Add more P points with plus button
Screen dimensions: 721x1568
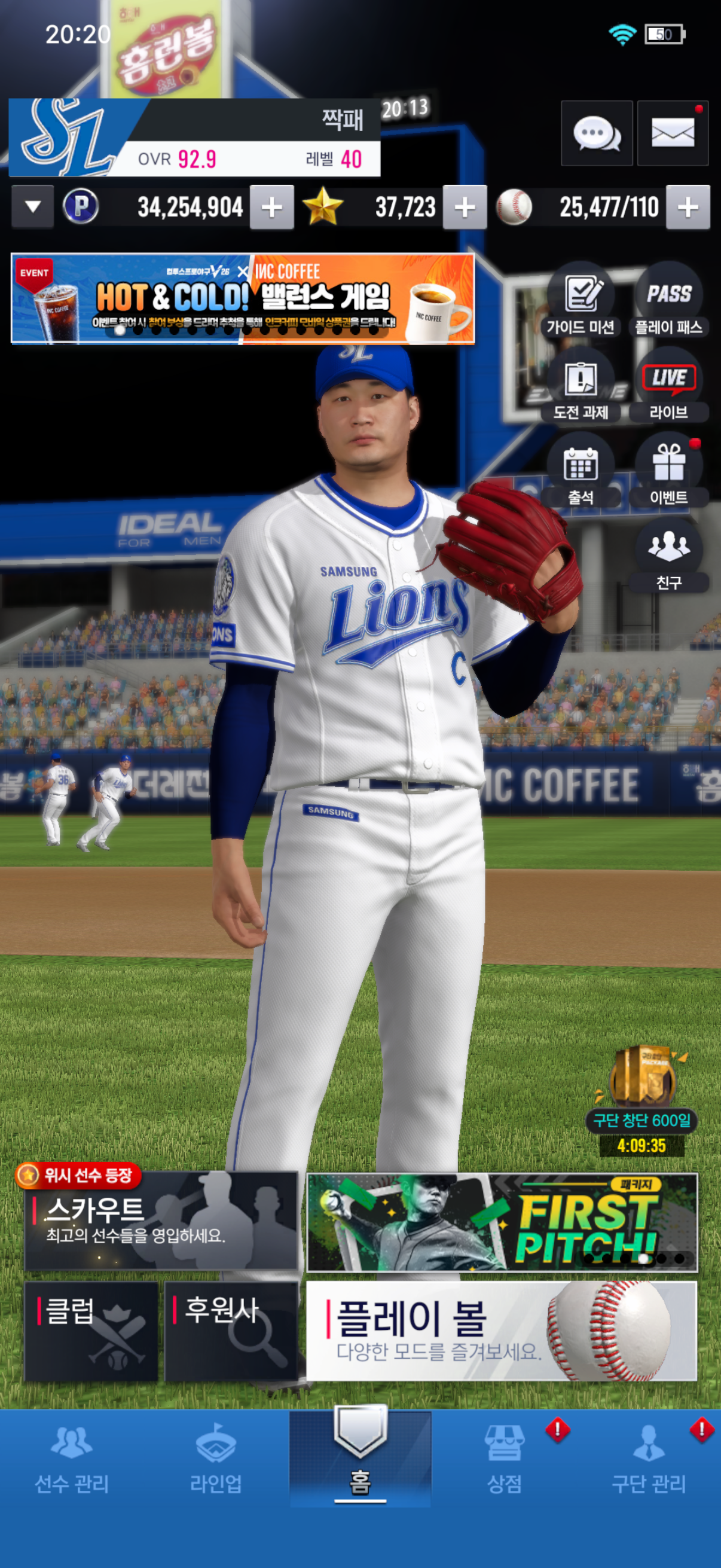272,208
